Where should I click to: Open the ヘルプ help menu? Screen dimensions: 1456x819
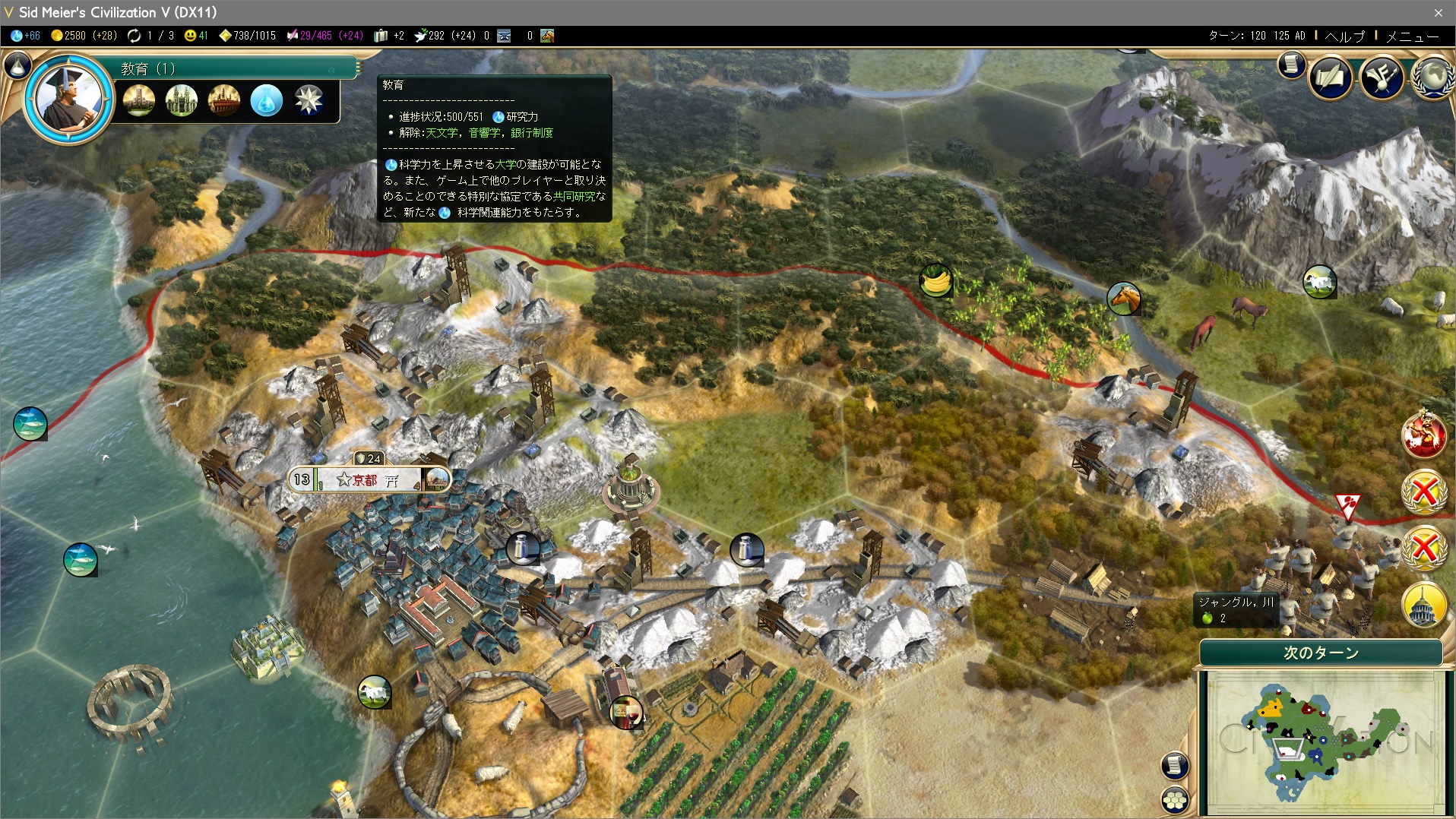coord(1344,36)
